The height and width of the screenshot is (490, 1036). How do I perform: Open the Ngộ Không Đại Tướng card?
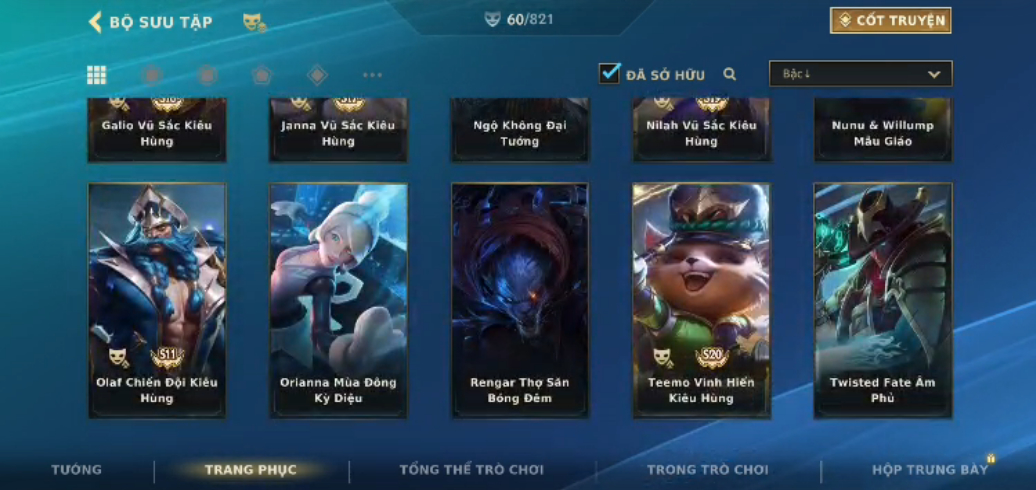(x=520, y=132)
